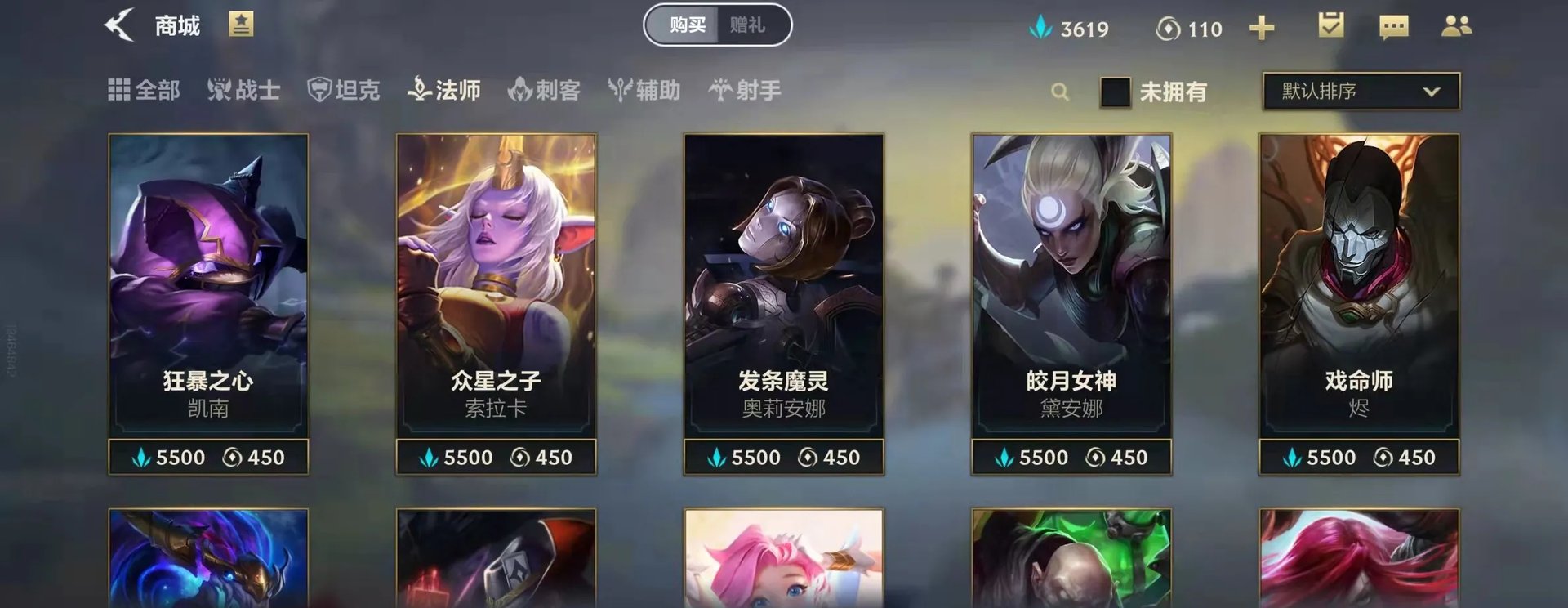Screen dimensions: 1568x608
Task: Switch to the 赠礼 gifting tab
Action: (748, 25)
